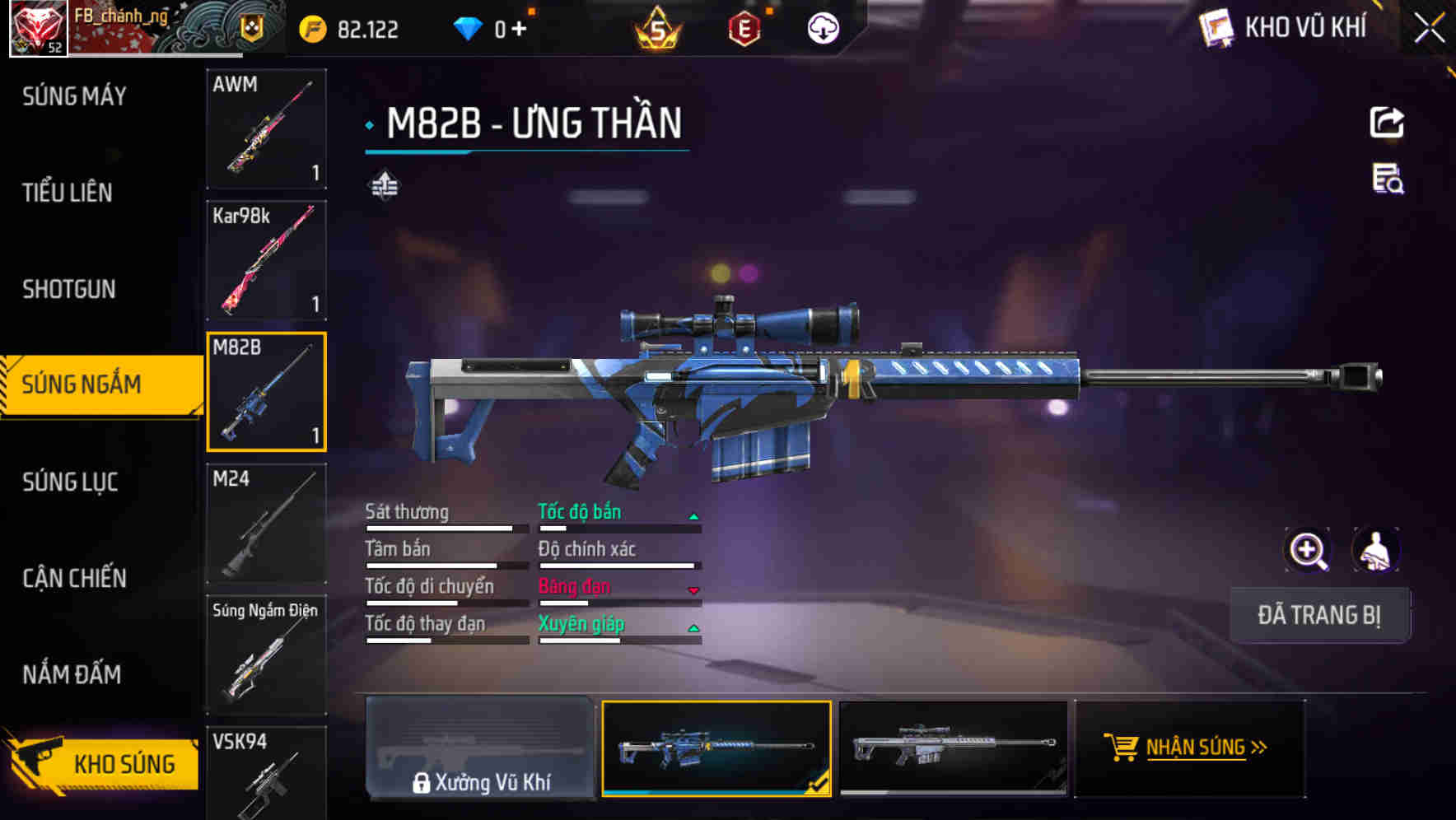This screenshot has width=1456, height=820.
Task: Click the share weapon icon
Action: tap(1387, 122)
